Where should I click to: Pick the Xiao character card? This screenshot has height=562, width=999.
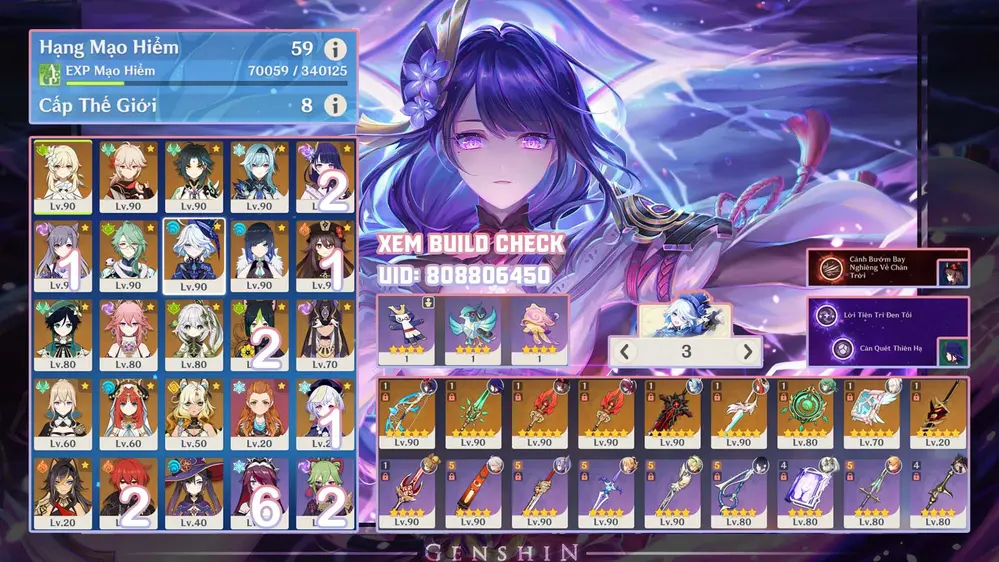(193, 176)
